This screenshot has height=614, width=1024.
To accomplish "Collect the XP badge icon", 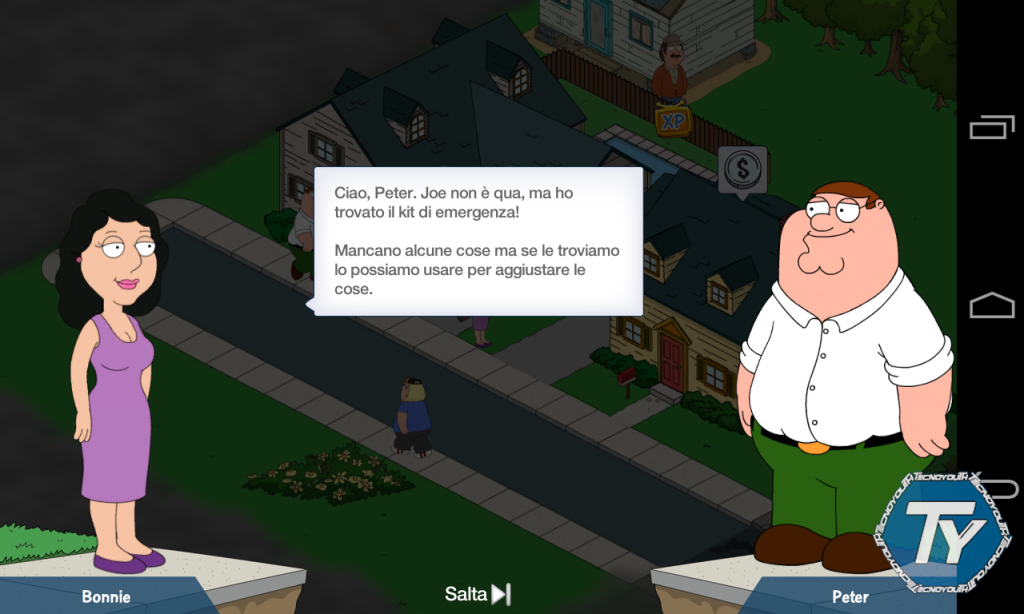I will [673, 121].
